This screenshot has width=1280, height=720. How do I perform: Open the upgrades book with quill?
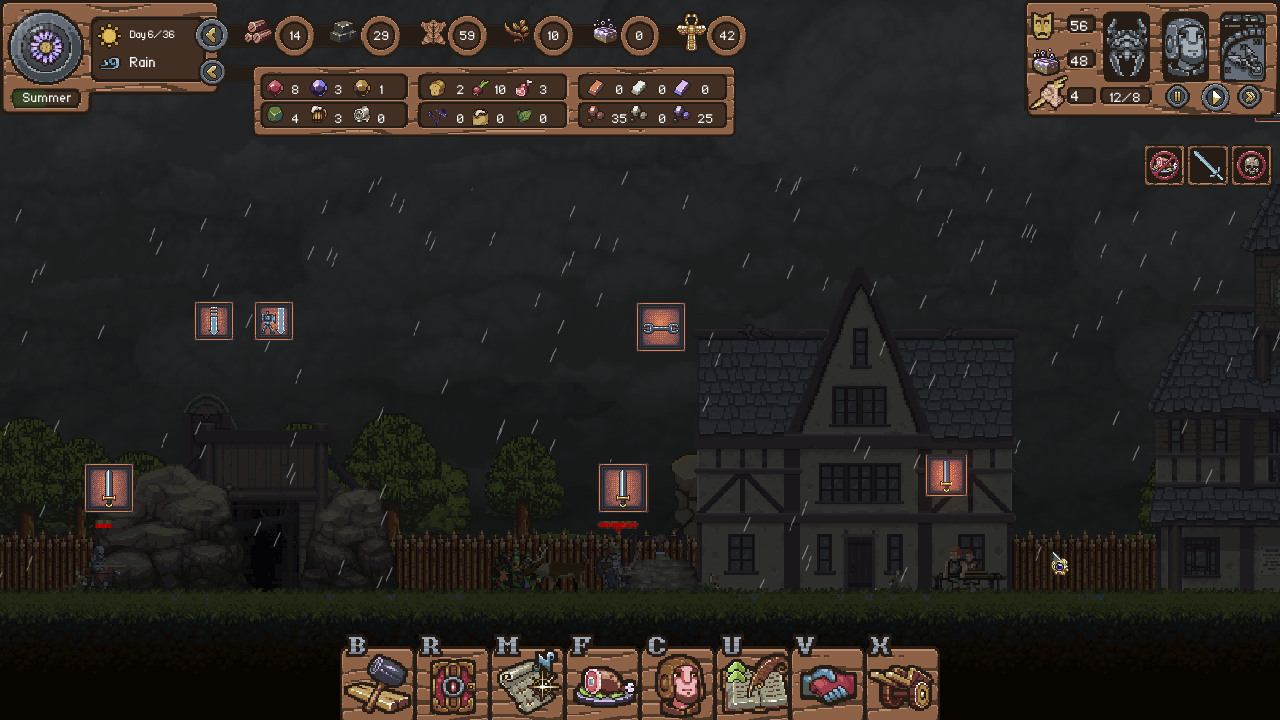(753, 685)
